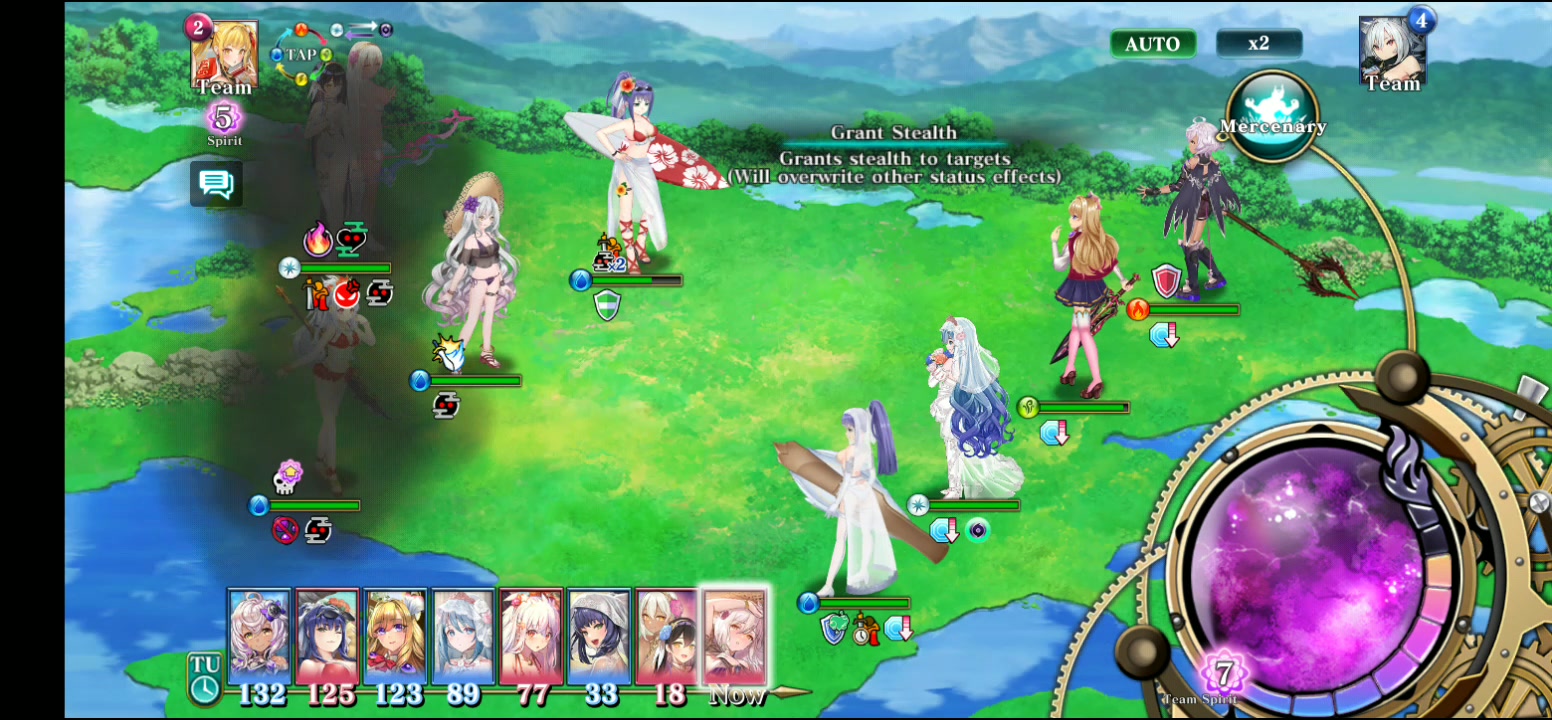Open the chat speech bubble icon
Viewport: 1552px width, 720px height.
tap(216, 184)
